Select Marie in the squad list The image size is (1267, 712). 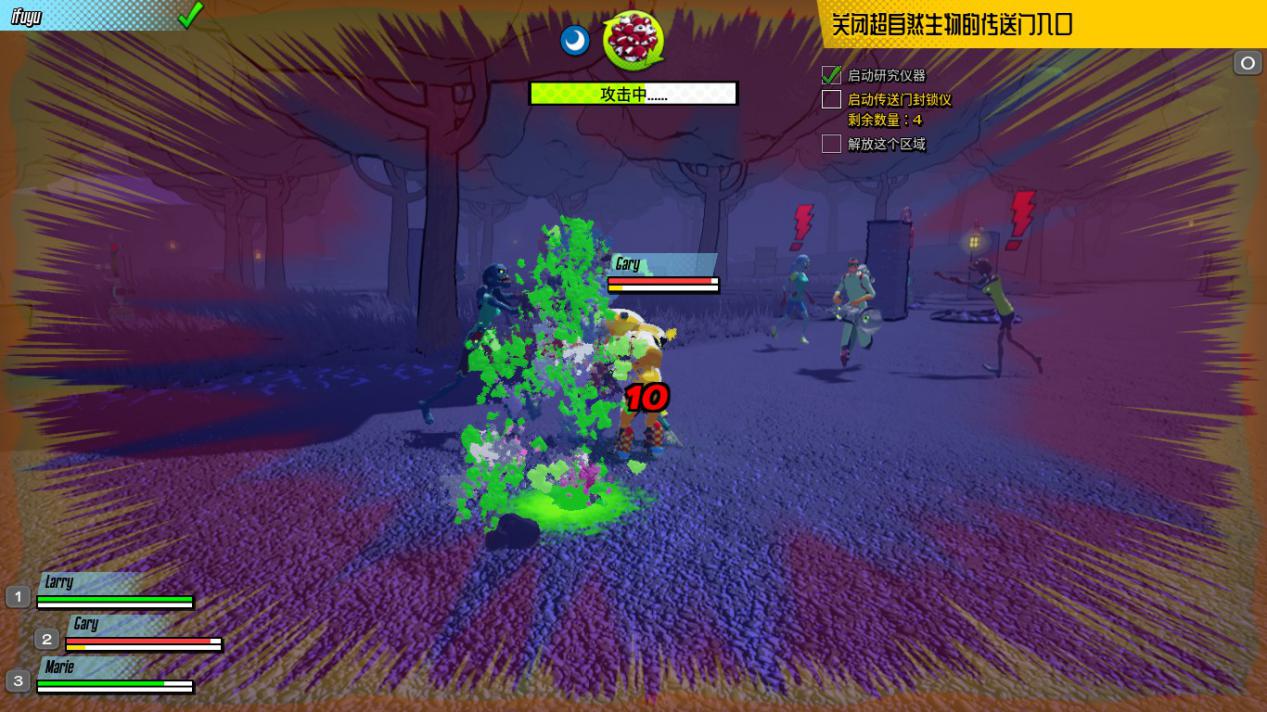click(x=60, y=667)
